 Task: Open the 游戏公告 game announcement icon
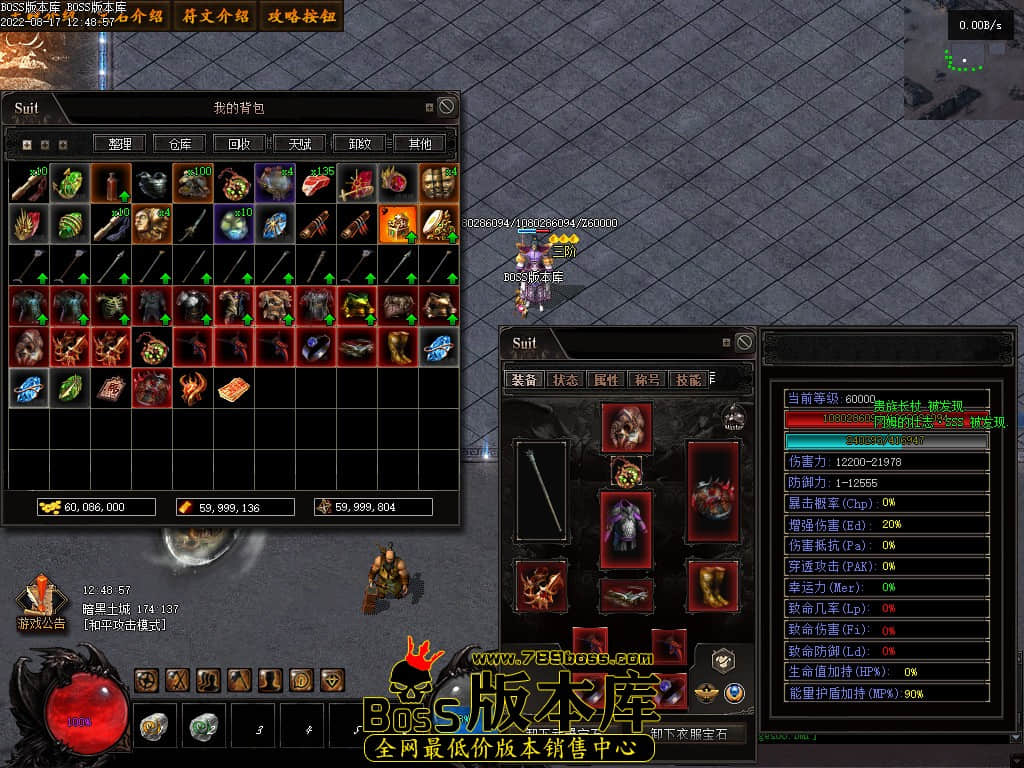coord(41,605)
